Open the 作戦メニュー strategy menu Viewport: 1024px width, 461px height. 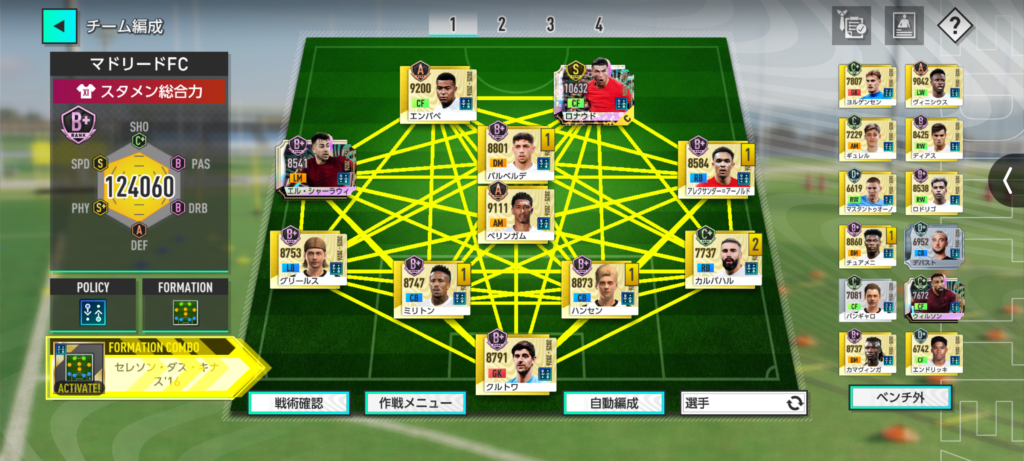point(414,403)
